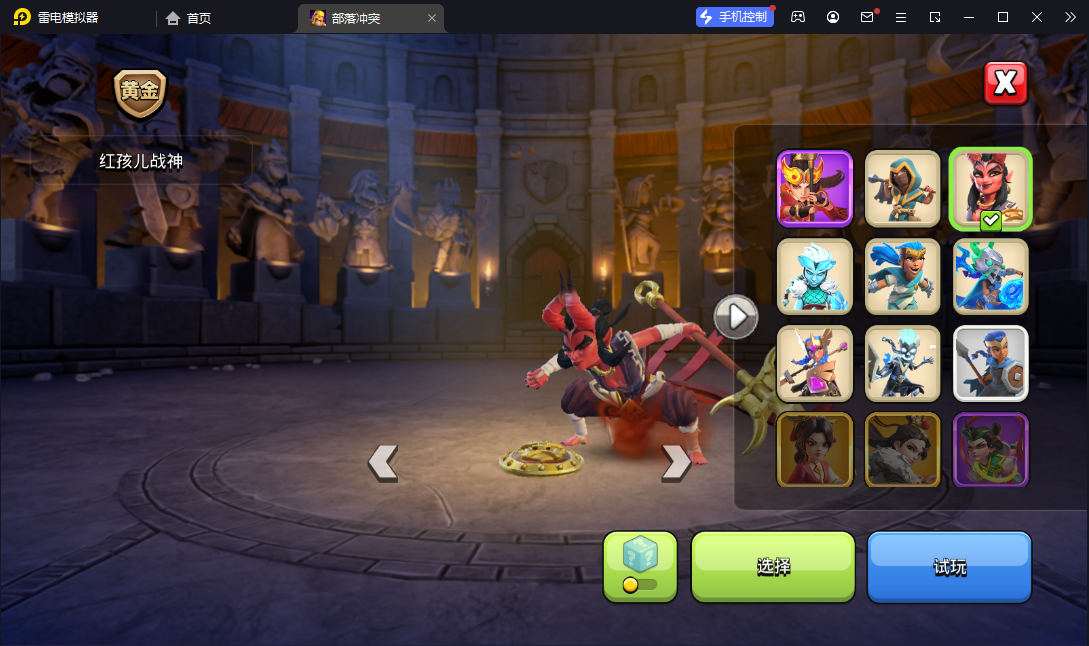Choose the blue-haired champion with gold headband
Screen dimensions: 1089x646
pos(902,276)
